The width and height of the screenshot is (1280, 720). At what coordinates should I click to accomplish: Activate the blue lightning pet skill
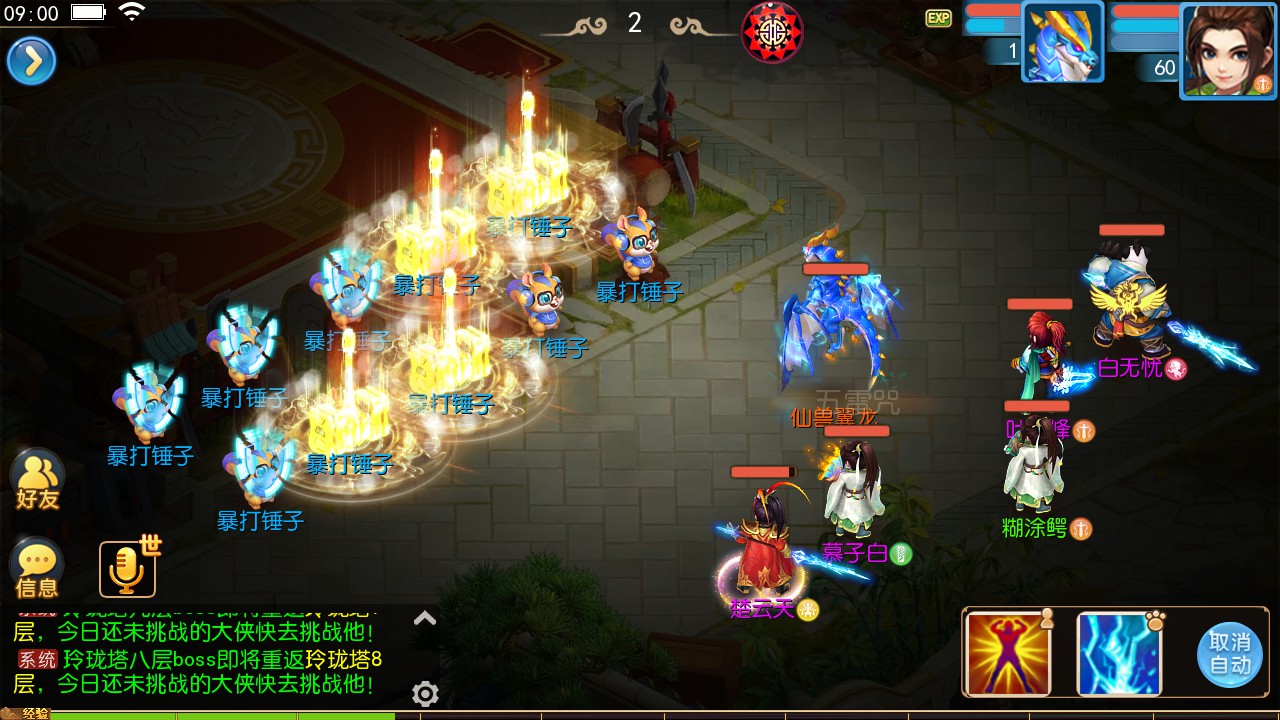pos(1119,653)
